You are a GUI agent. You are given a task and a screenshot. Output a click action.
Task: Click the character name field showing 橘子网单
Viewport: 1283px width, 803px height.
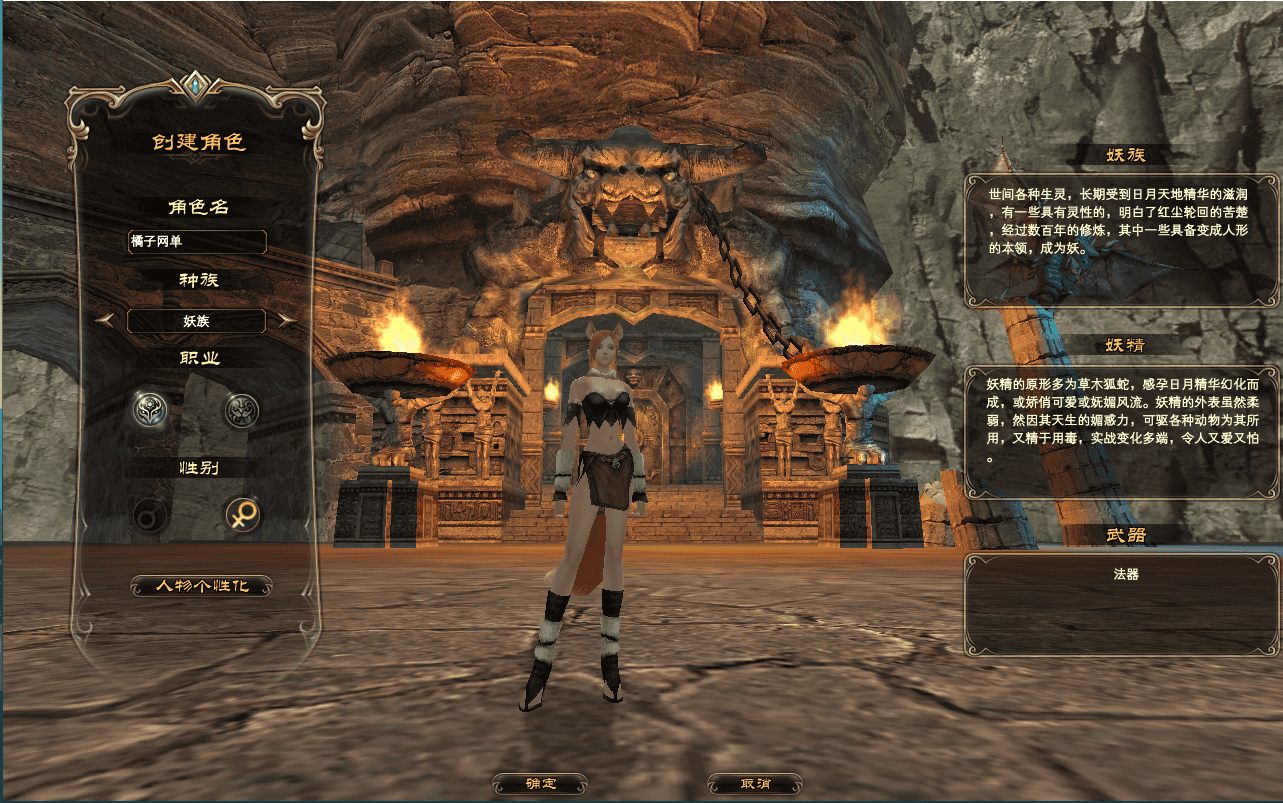pyautogui.click(x=196, y=242)
